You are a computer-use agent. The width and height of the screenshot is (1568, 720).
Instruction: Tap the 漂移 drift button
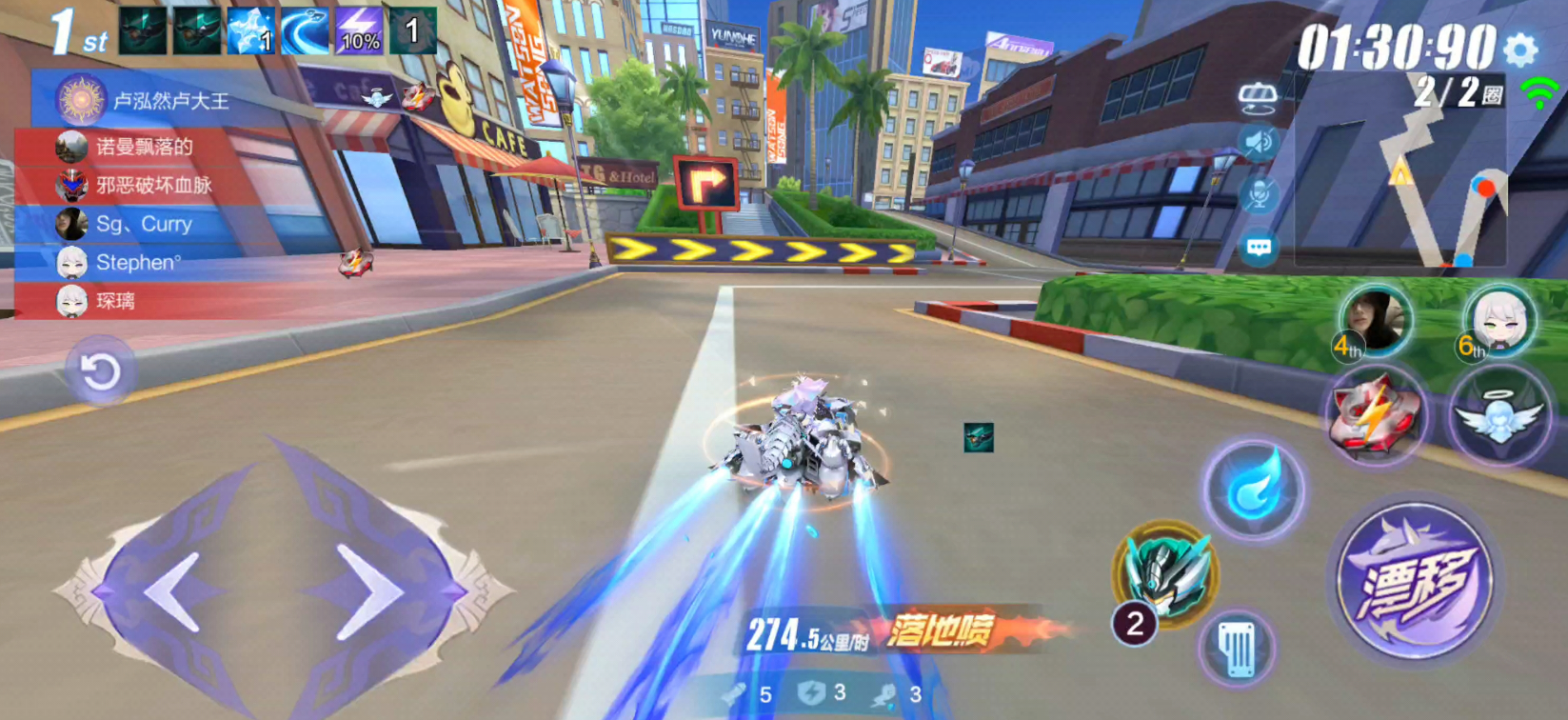1416,582
